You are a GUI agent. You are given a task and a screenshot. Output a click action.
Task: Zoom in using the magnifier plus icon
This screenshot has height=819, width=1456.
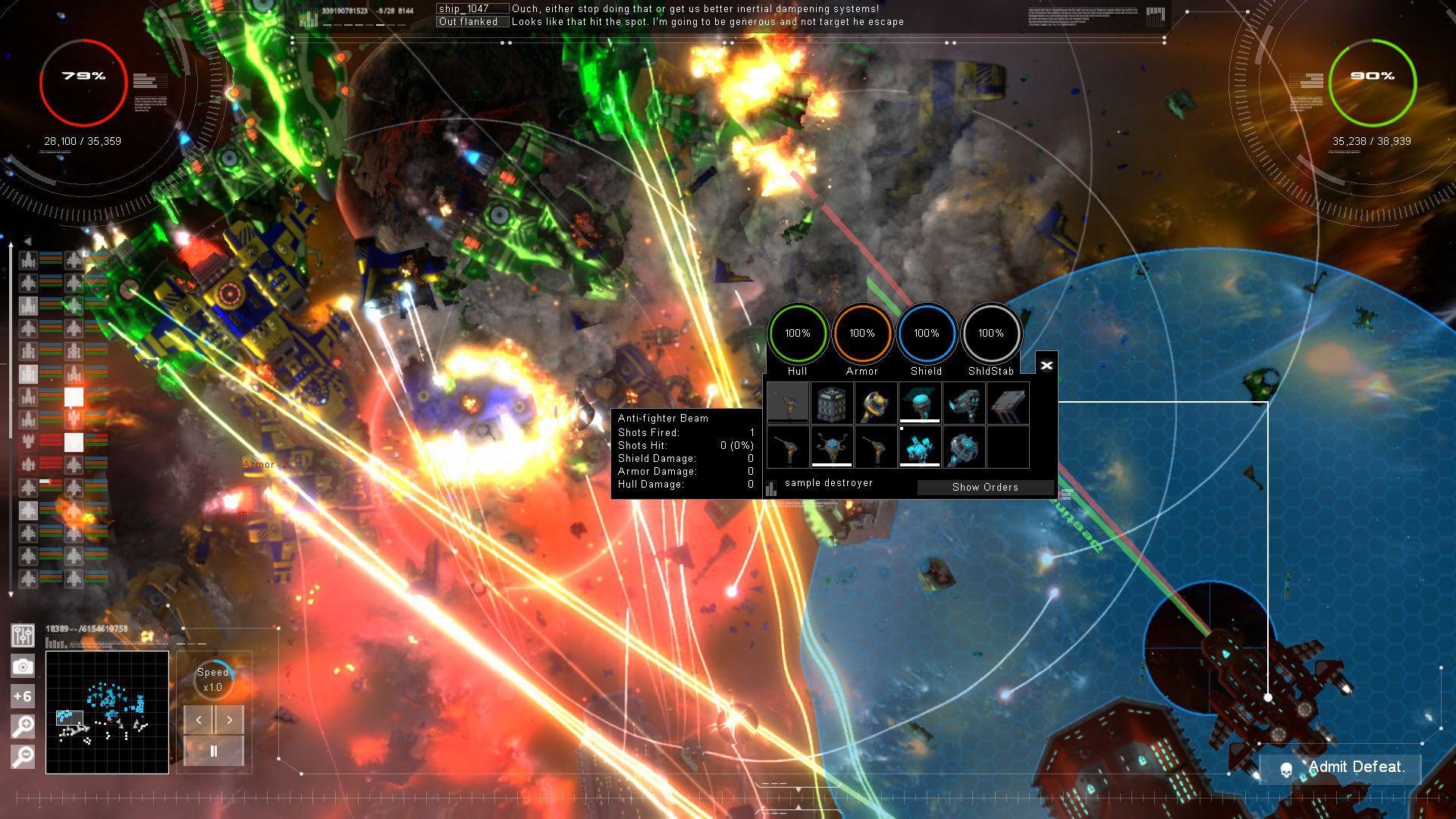(x=24, y=726)
